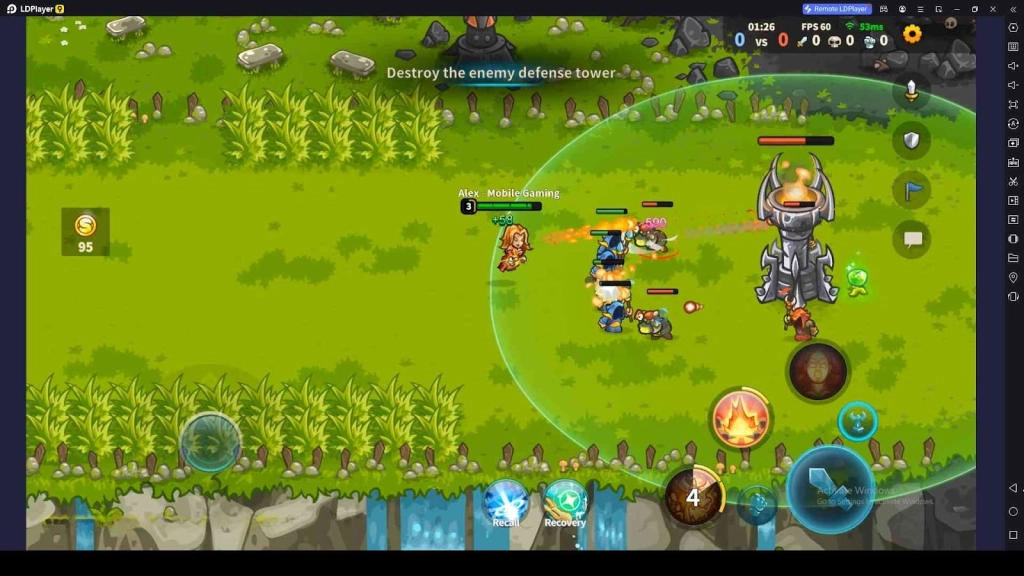
Task: Activate the Recall spell
Action: (x=506, y=501)
